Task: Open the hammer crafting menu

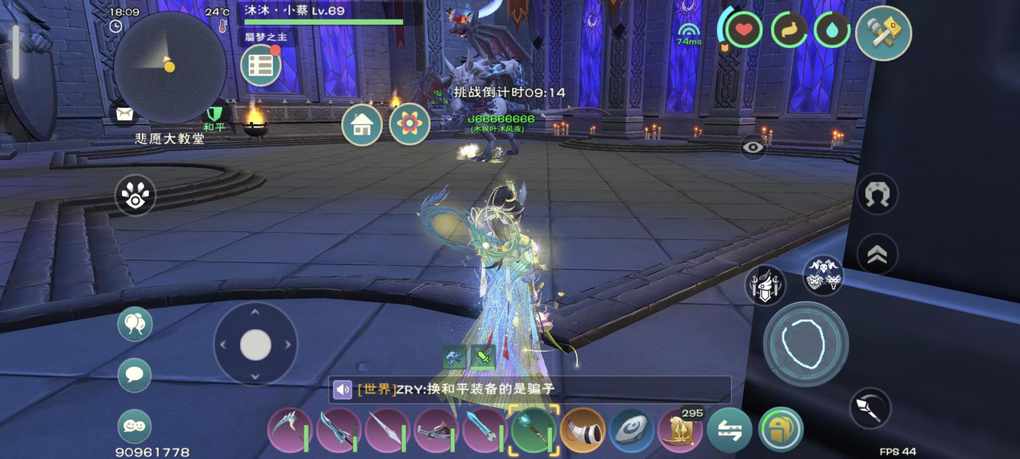Action: [x=883, y=33]
